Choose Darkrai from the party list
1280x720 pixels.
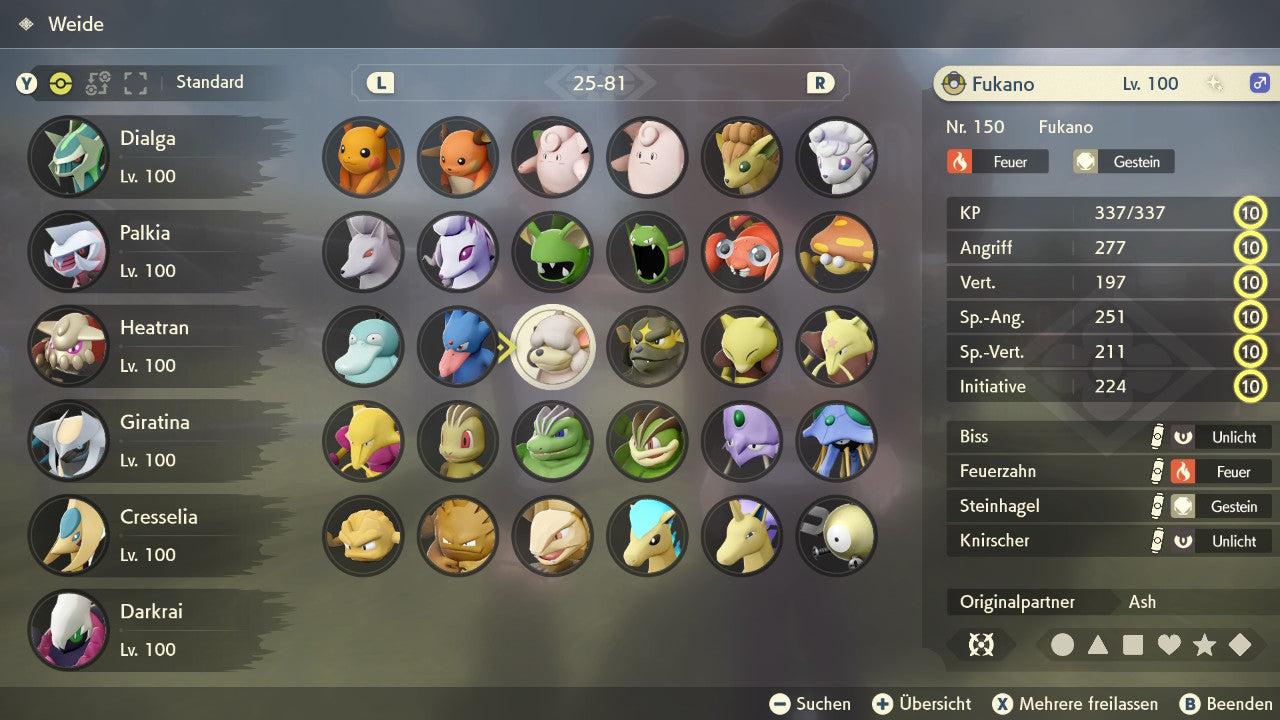(150, 629)
